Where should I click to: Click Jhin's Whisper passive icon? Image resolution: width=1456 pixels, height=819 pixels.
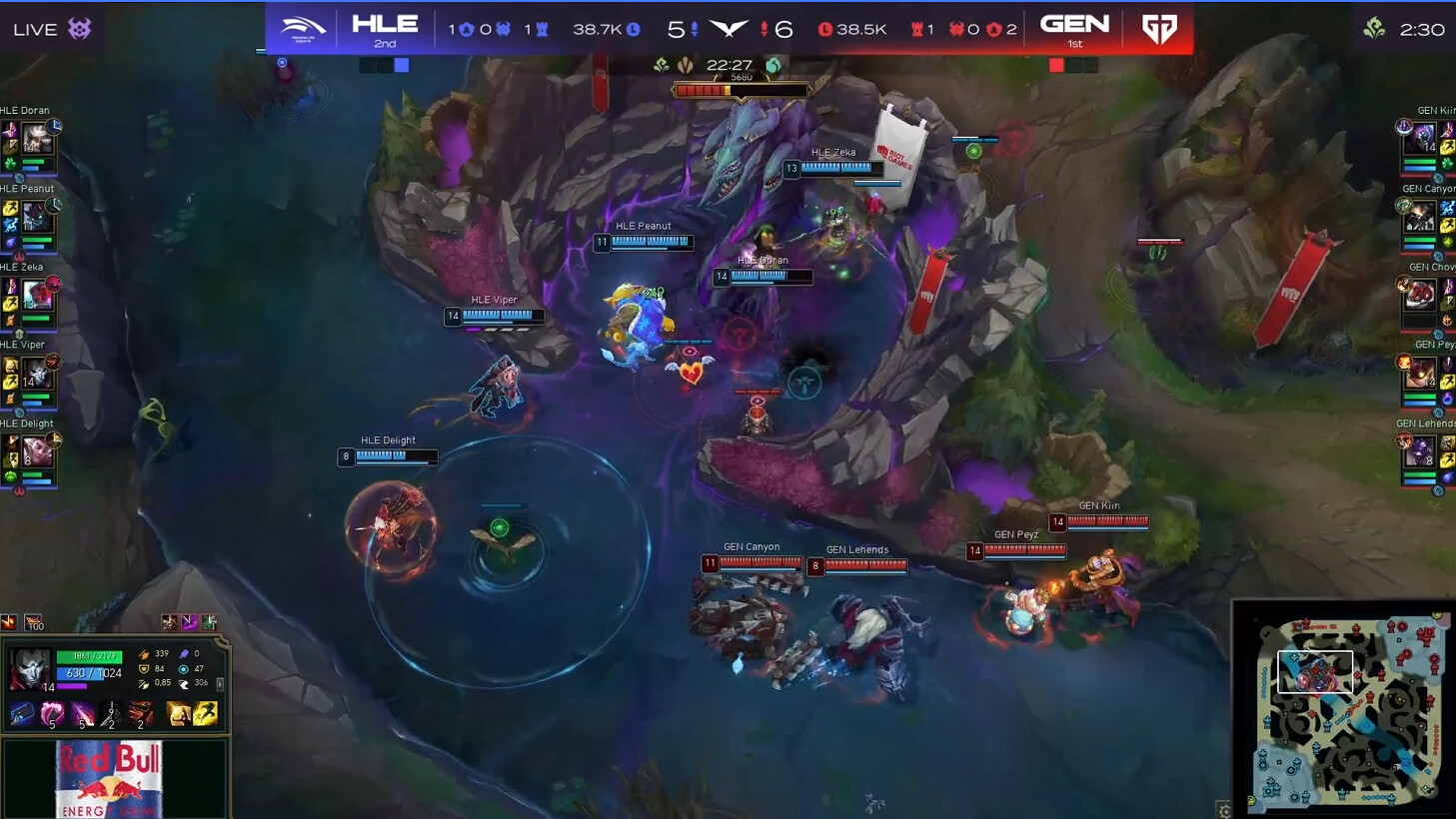click(x=21, y=713)
